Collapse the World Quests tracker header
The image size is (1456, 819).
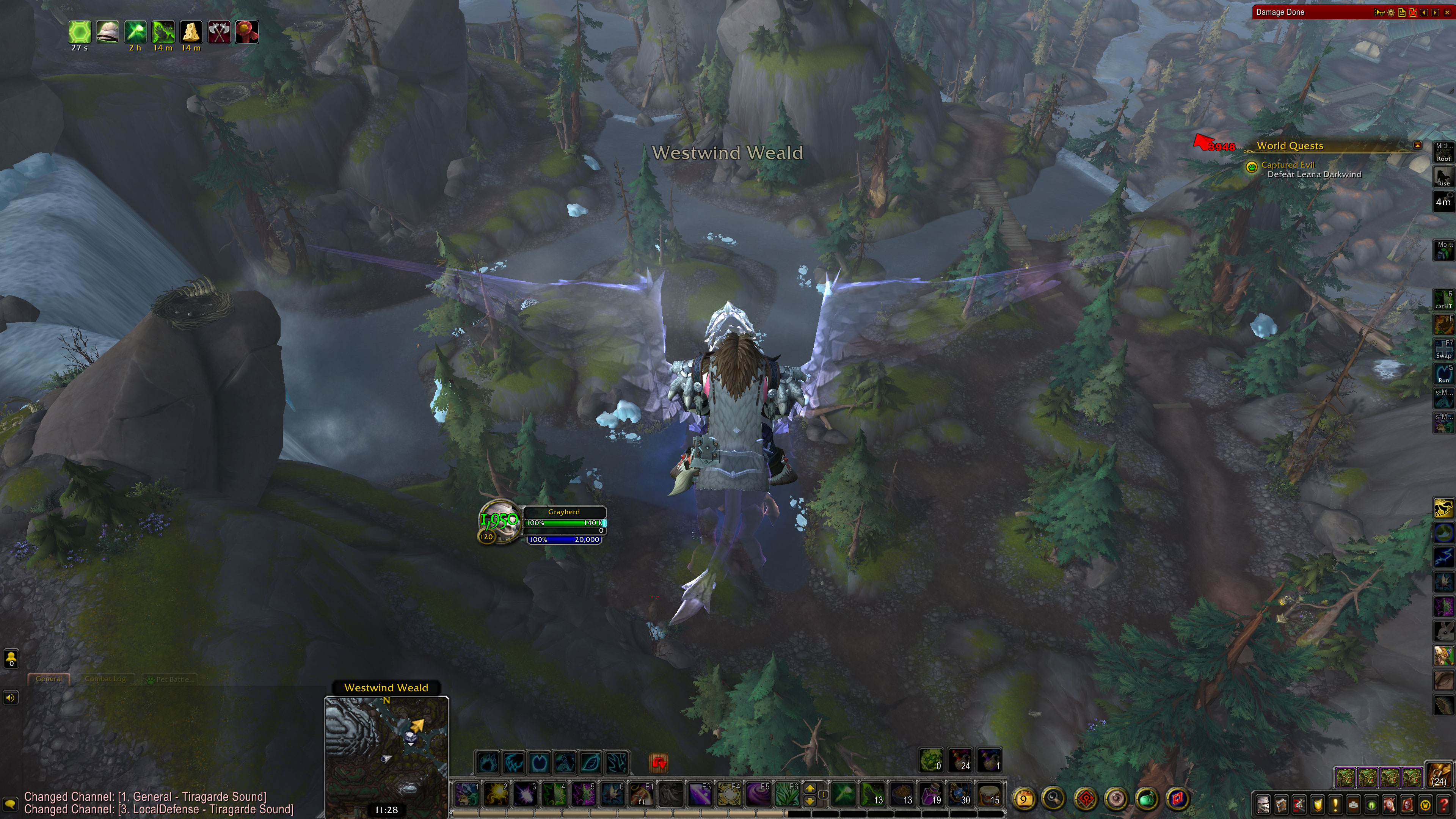1417,145
